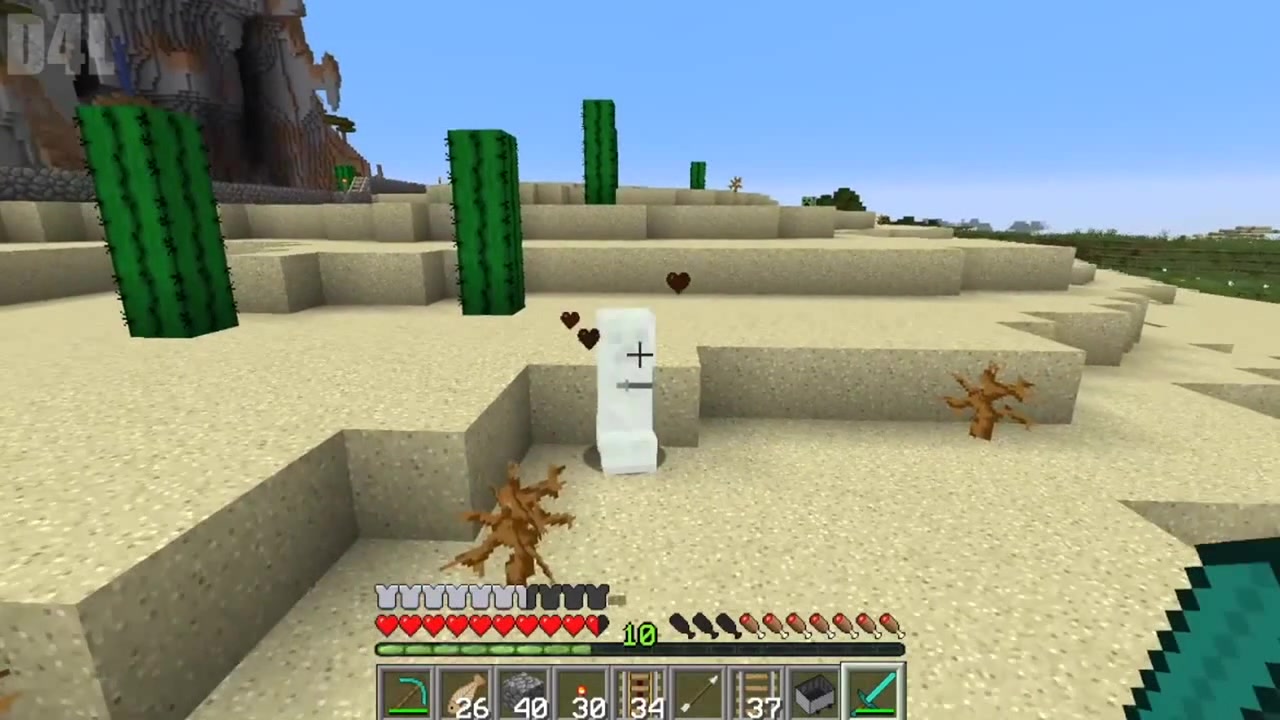1280x720 pixels.
Task: Select the cobblestone stack of 40
Action: pyautogui.click(x=525, y=690)
